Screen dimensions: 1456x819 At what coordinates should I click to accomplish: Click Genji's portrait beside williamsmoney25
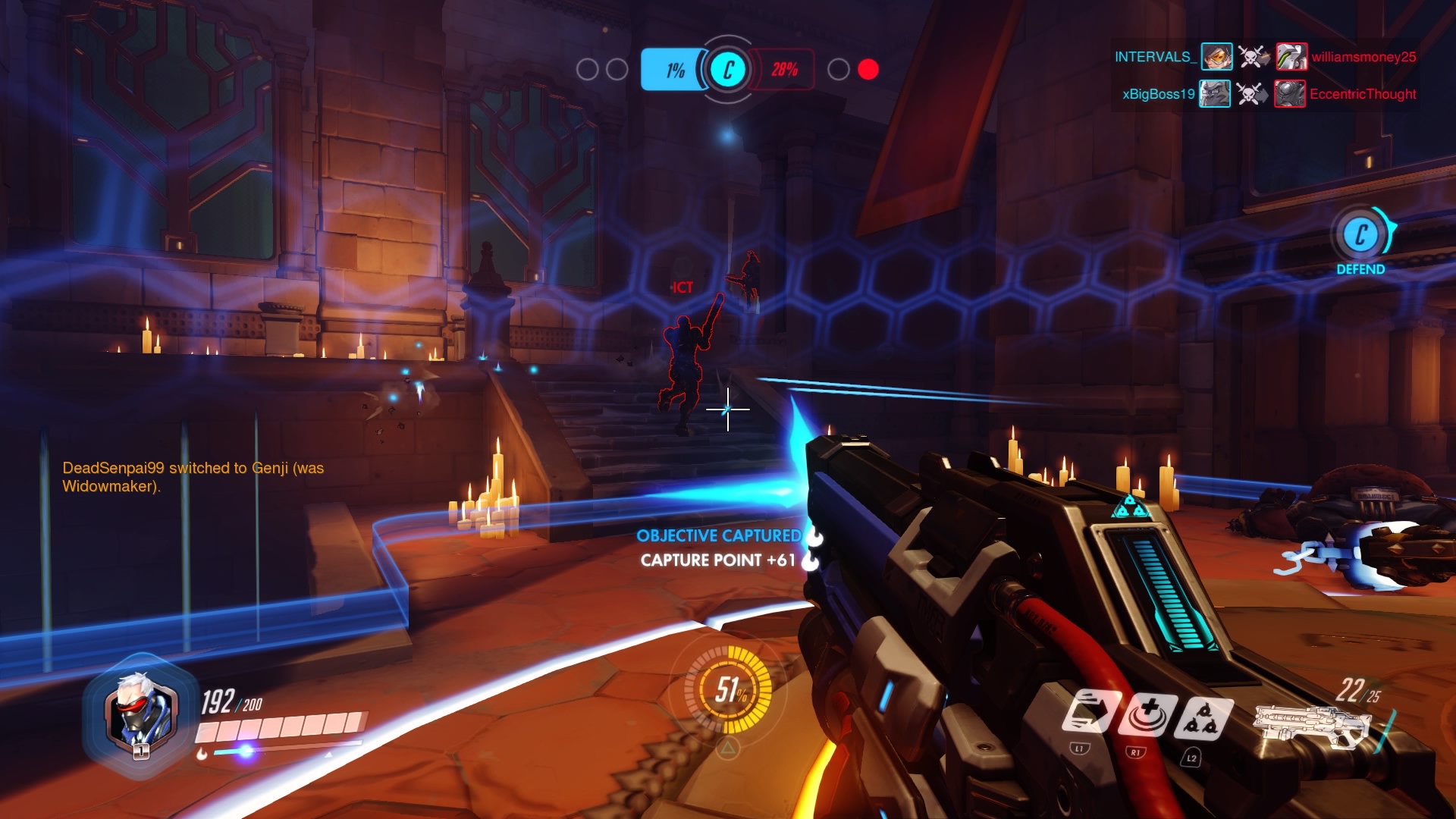pyautogui.click(x=1289, y=58)
